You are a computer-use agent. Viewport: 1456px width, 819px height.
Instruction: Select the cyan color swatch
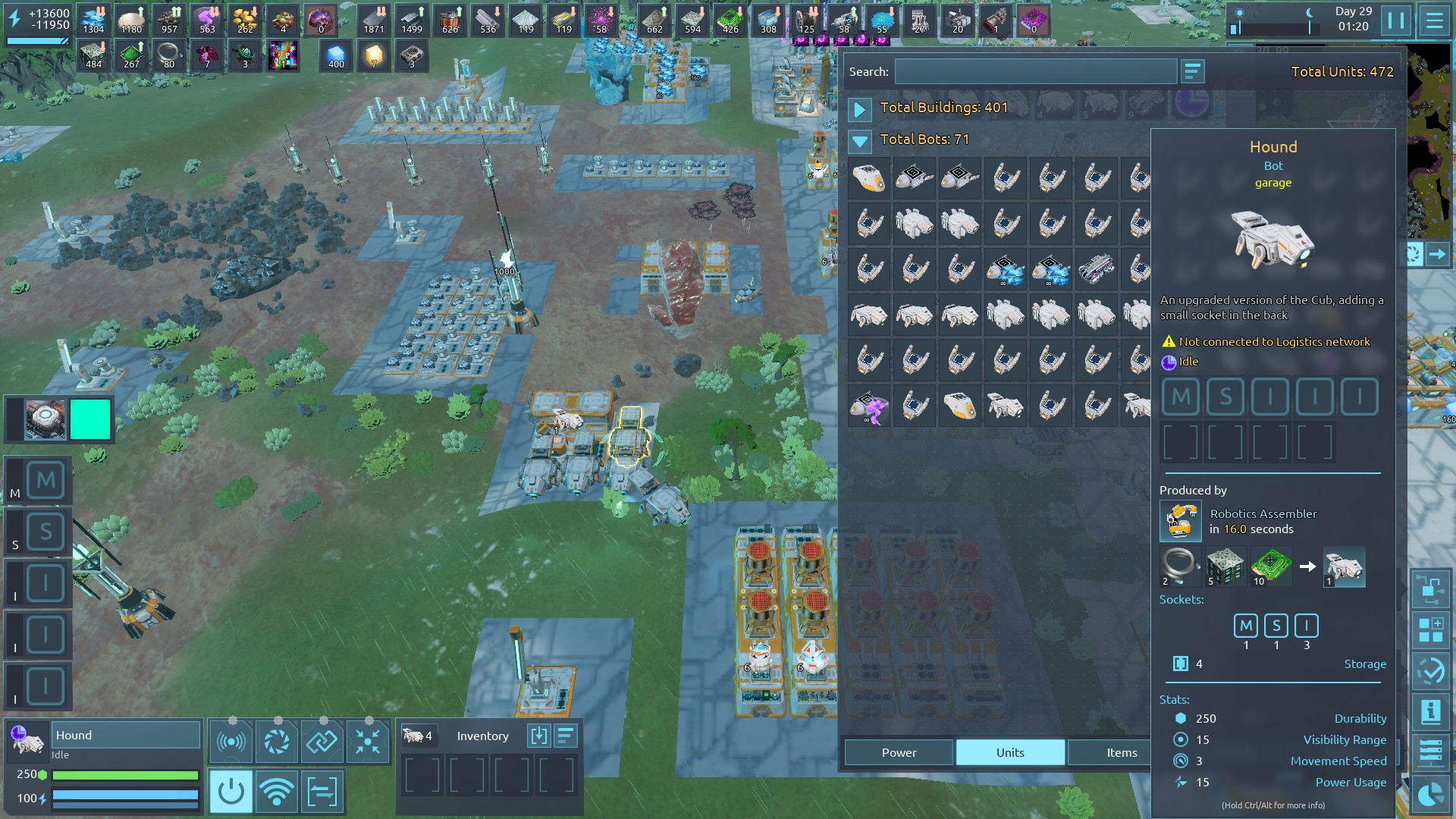pos(90,419)
